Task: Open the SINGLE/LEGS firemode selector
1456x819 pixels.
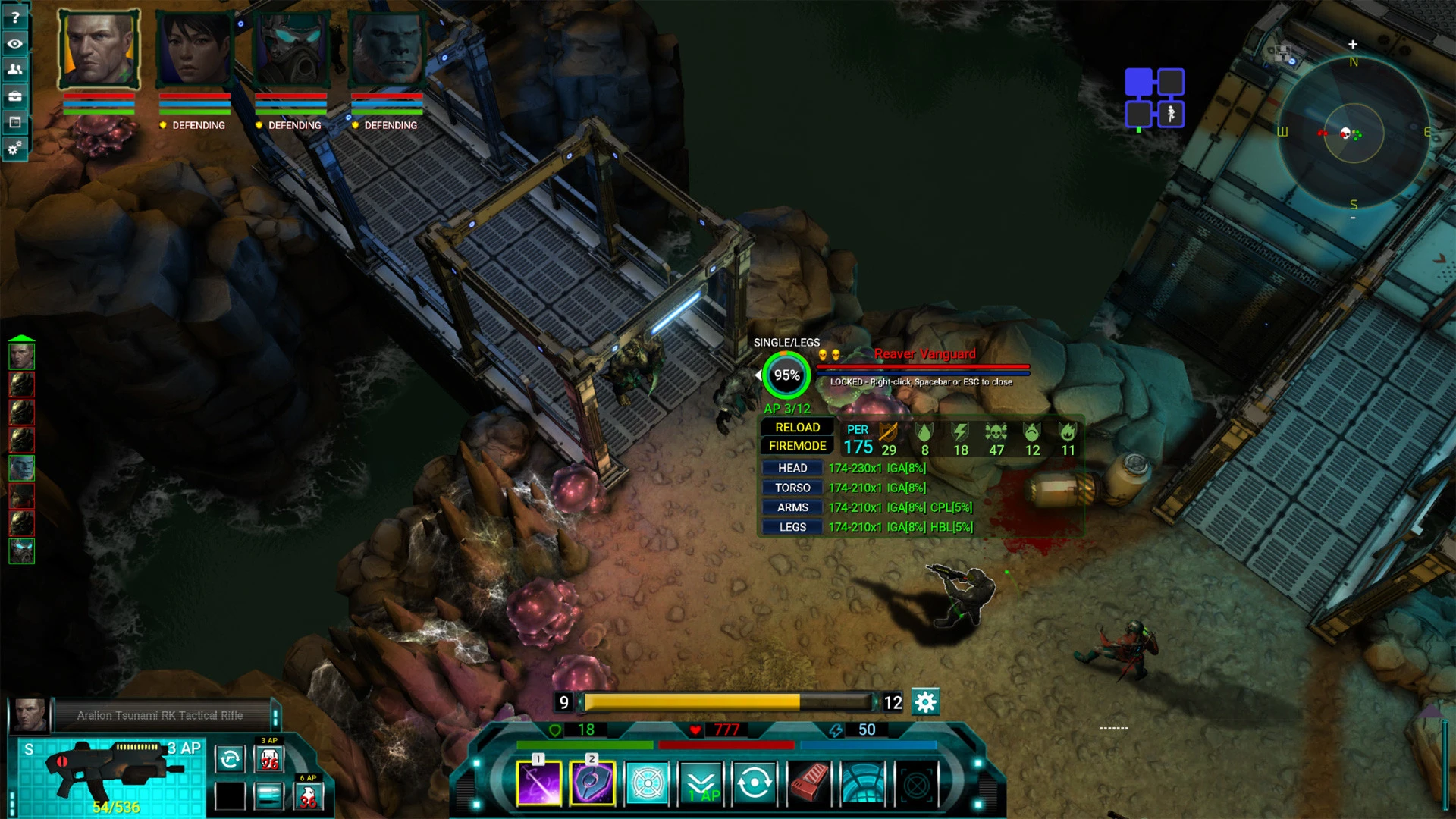Action: [785, 342]
